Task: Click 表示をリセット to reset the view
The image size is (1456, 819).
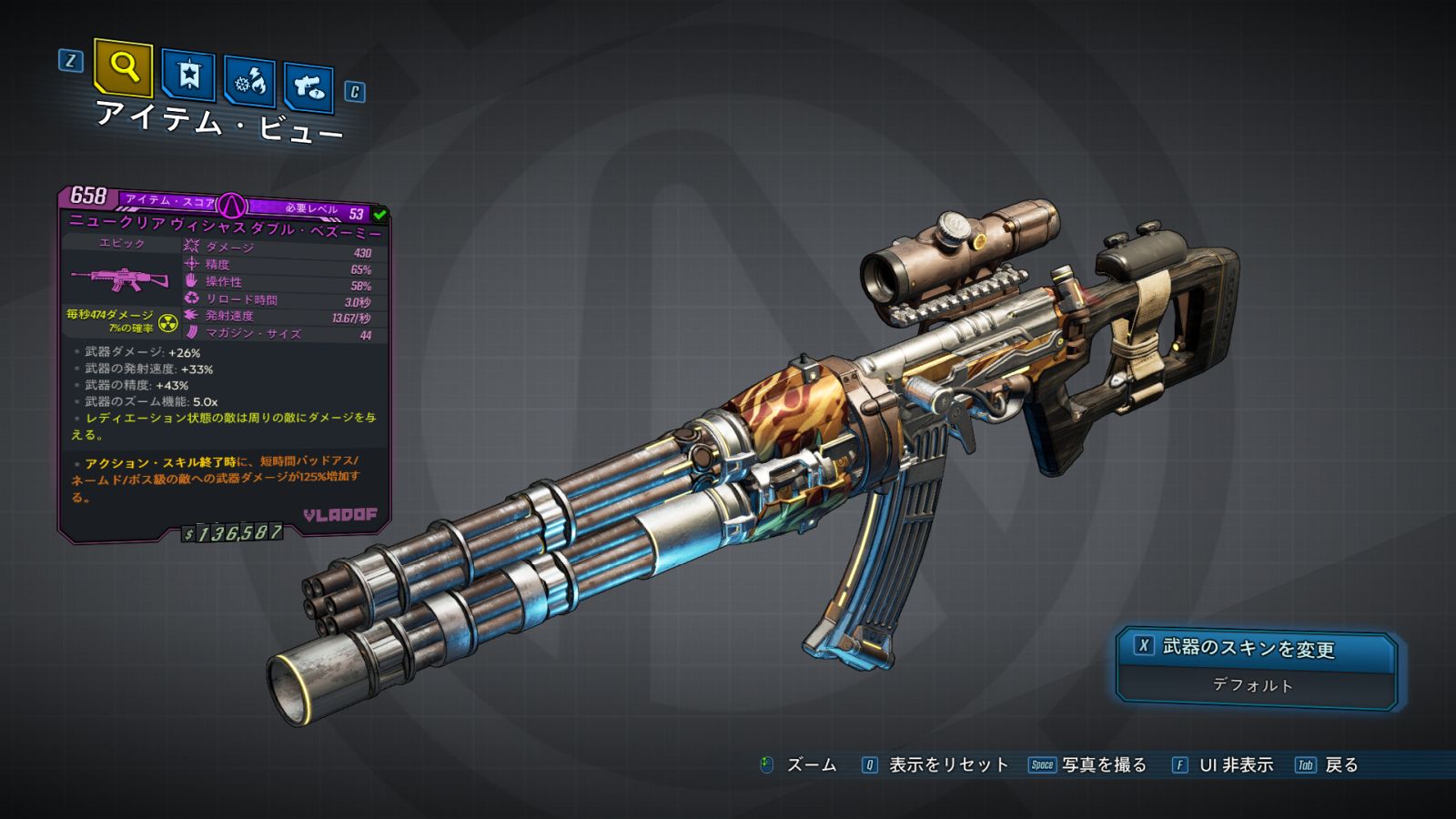Action: point(947,765)
